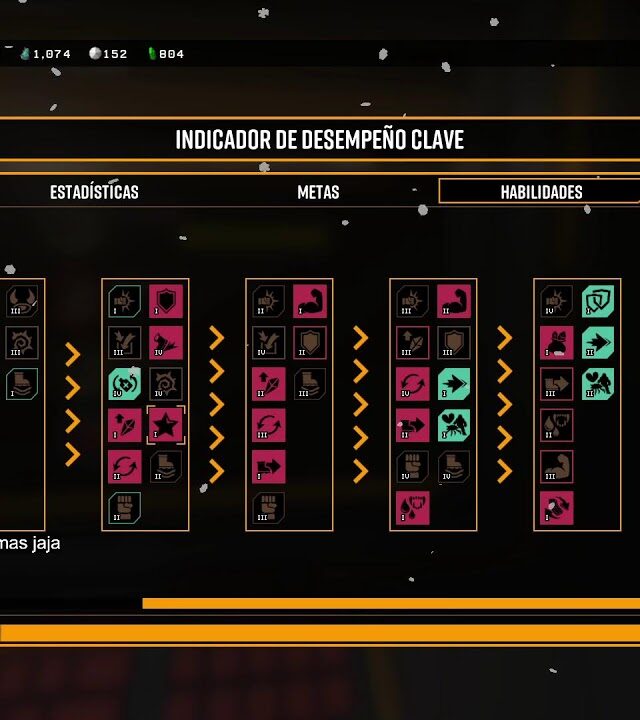
Task: Select the highlighted black star skill
Action: pyautogui.click(x=166, y=425)
